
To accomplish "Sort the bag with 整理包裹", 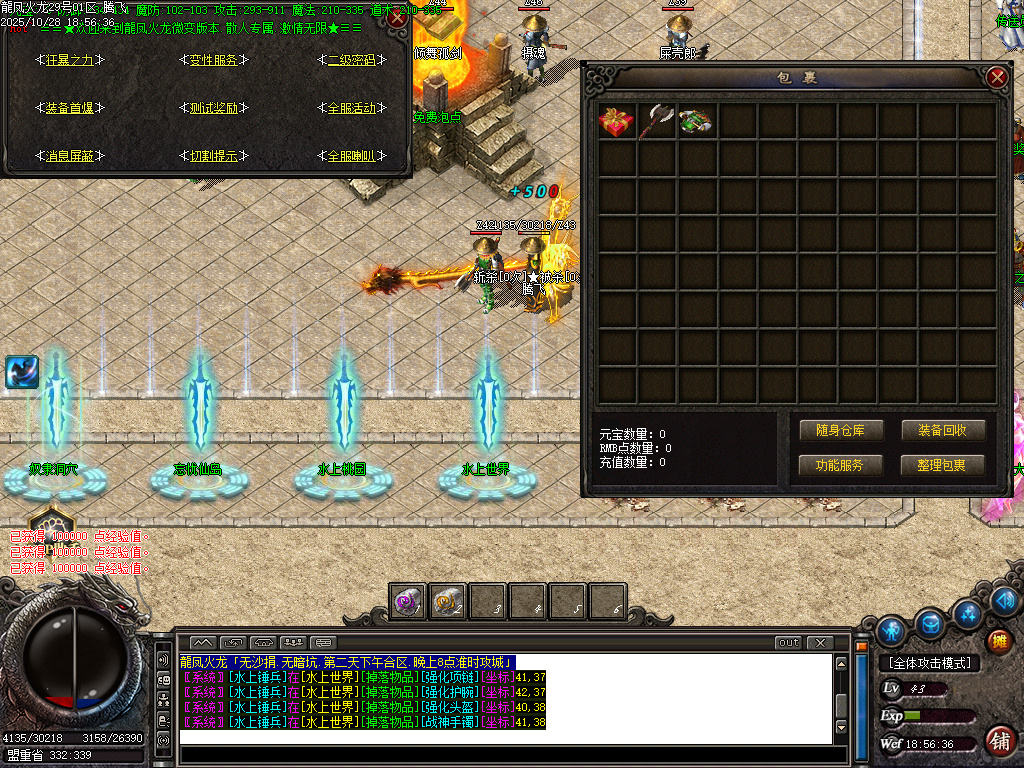I will coord(942,465).
